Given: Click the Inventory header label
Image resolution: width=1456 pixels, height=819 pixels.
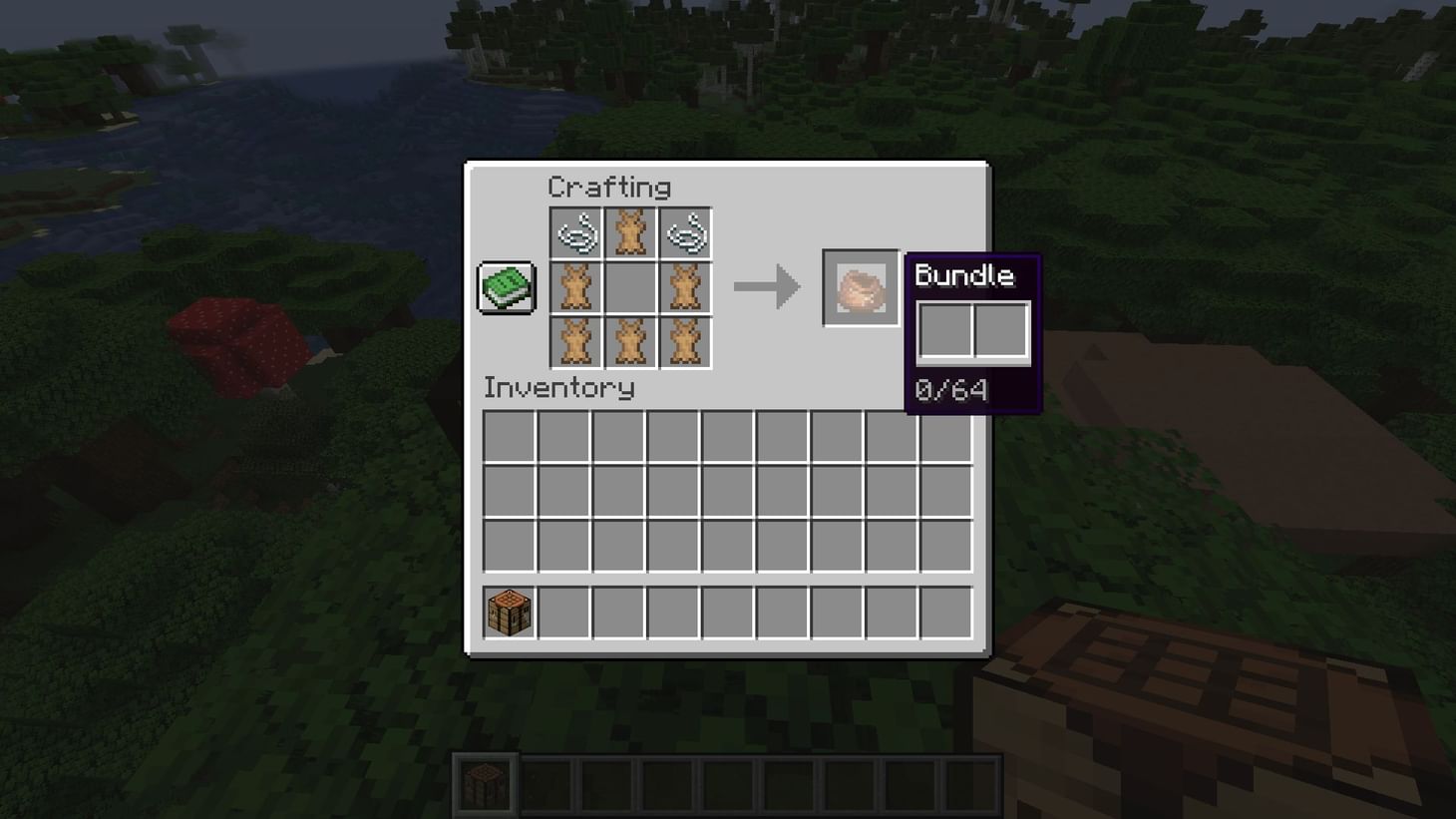Looking at the screenshot, I should click(558, 389).
